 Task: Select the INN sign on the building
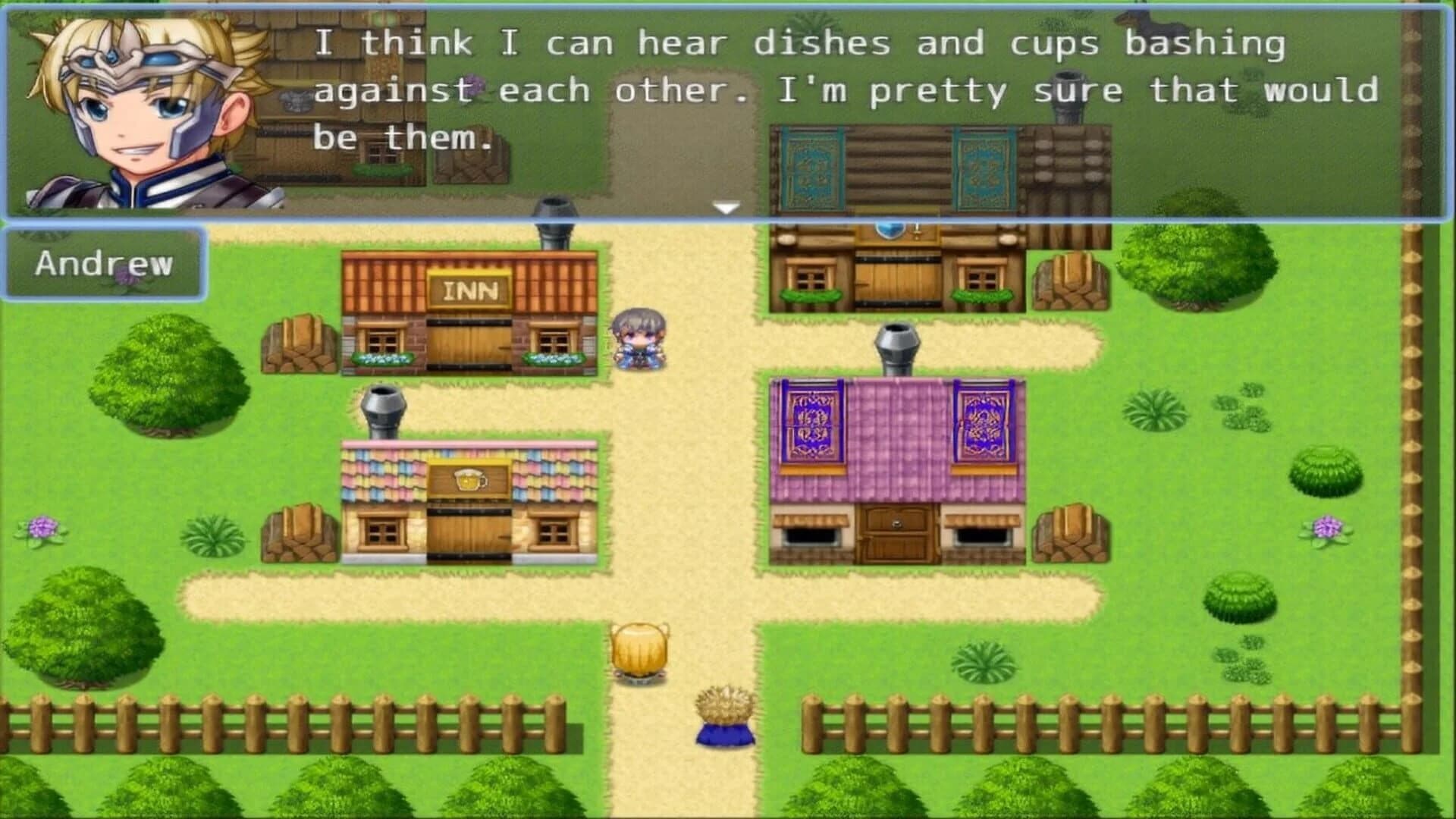470,288
